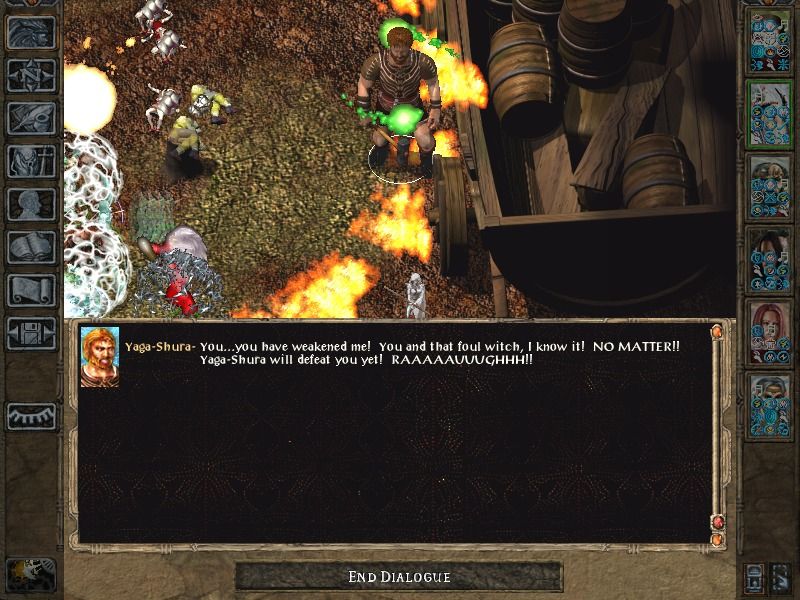
Task: Open the mage spellbook icon
Action: (31, 247)
